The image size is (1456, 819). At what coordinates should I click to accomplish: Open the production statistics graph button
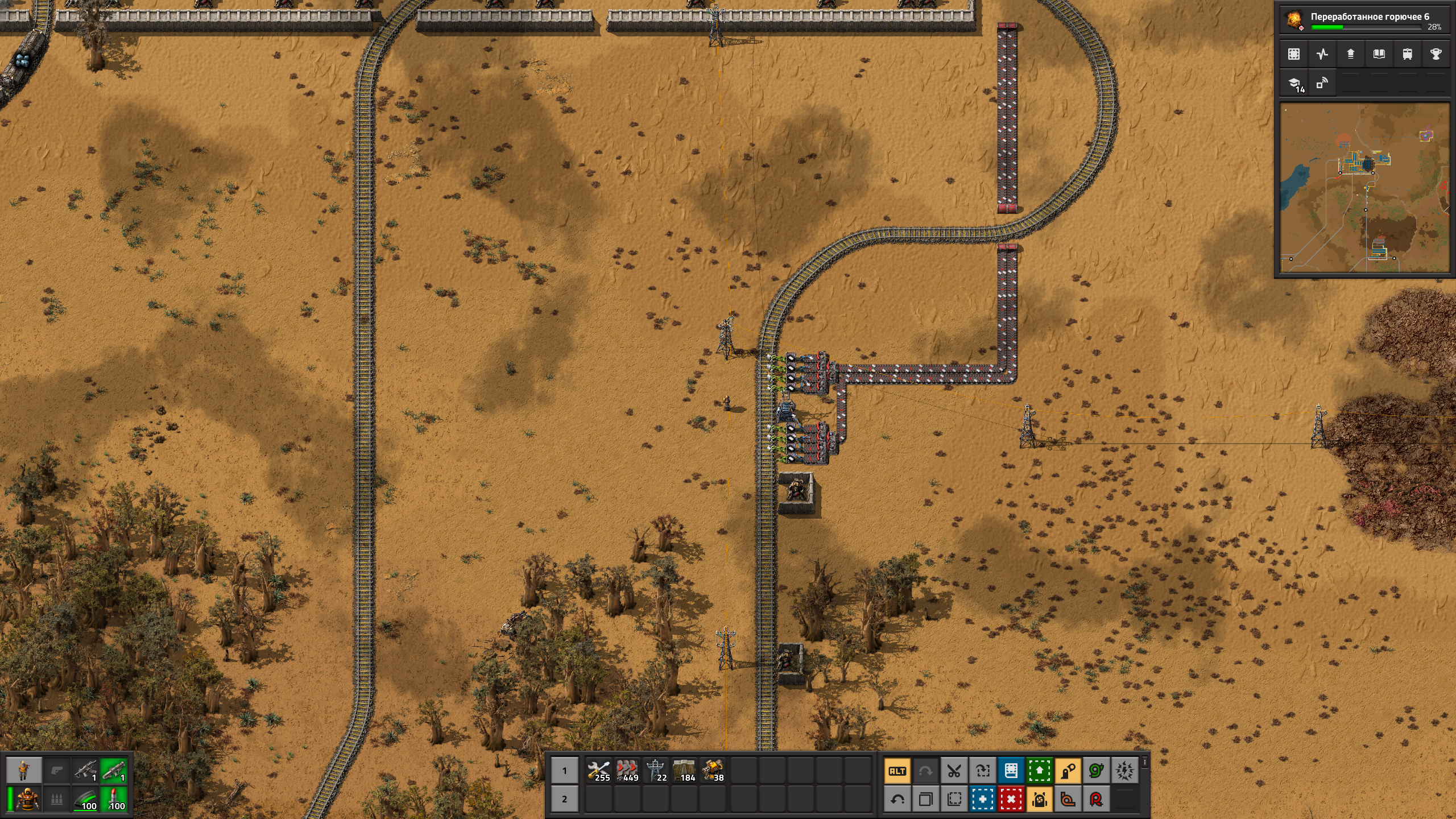[1322, 55]
